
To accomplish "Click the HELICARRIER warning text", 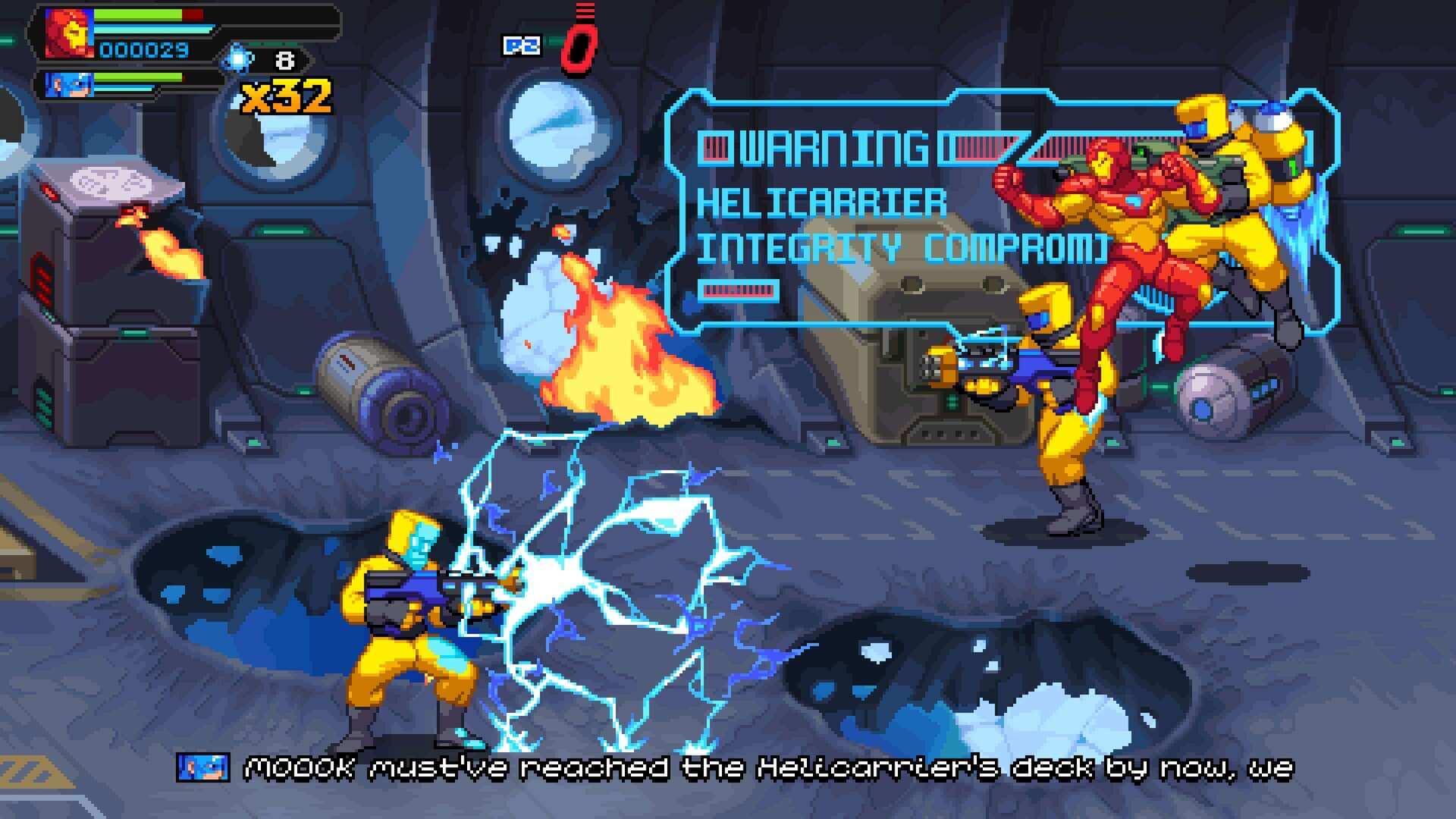I will 823,200.
